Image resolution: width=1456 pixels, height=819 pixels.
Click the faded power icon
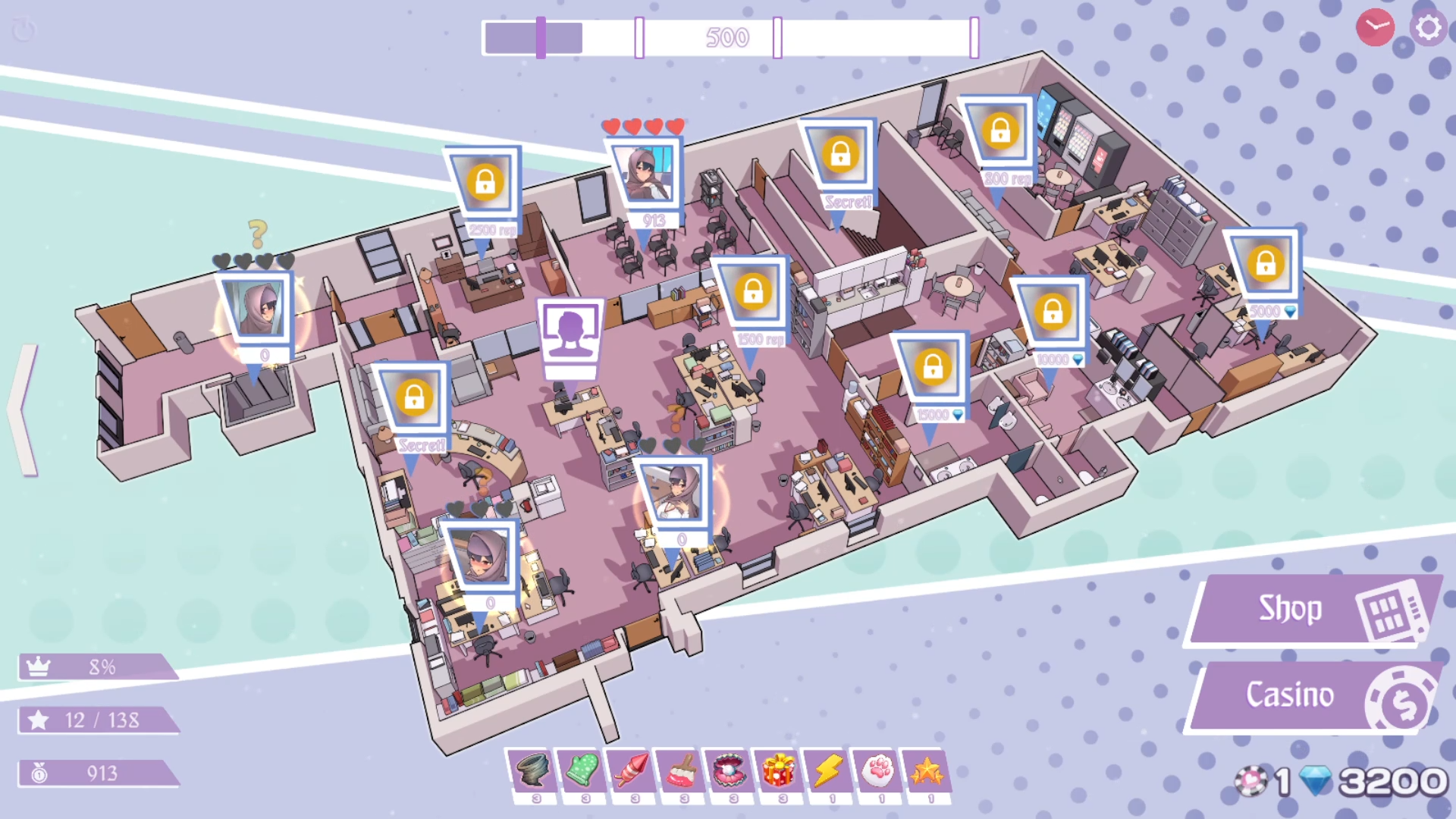pyautogui.click(x=24, y=30)
